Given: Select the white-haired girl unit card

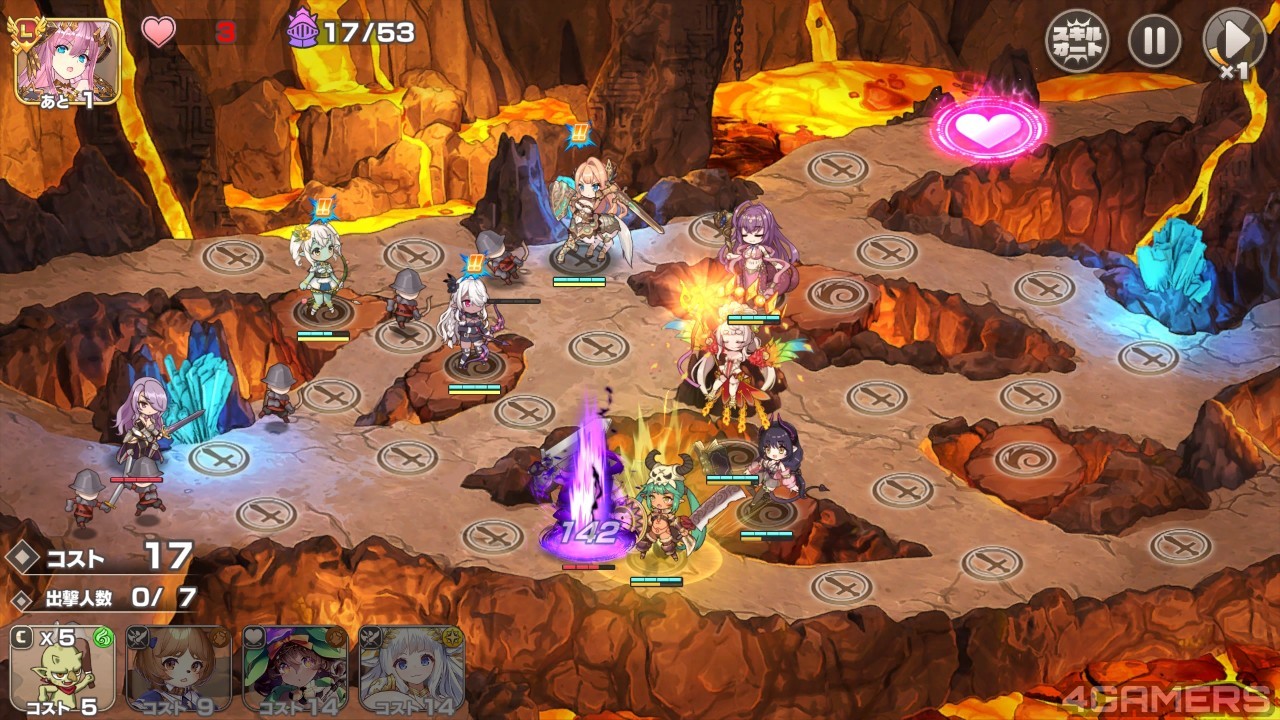Looking at the screenshot, I should (411, 669).
